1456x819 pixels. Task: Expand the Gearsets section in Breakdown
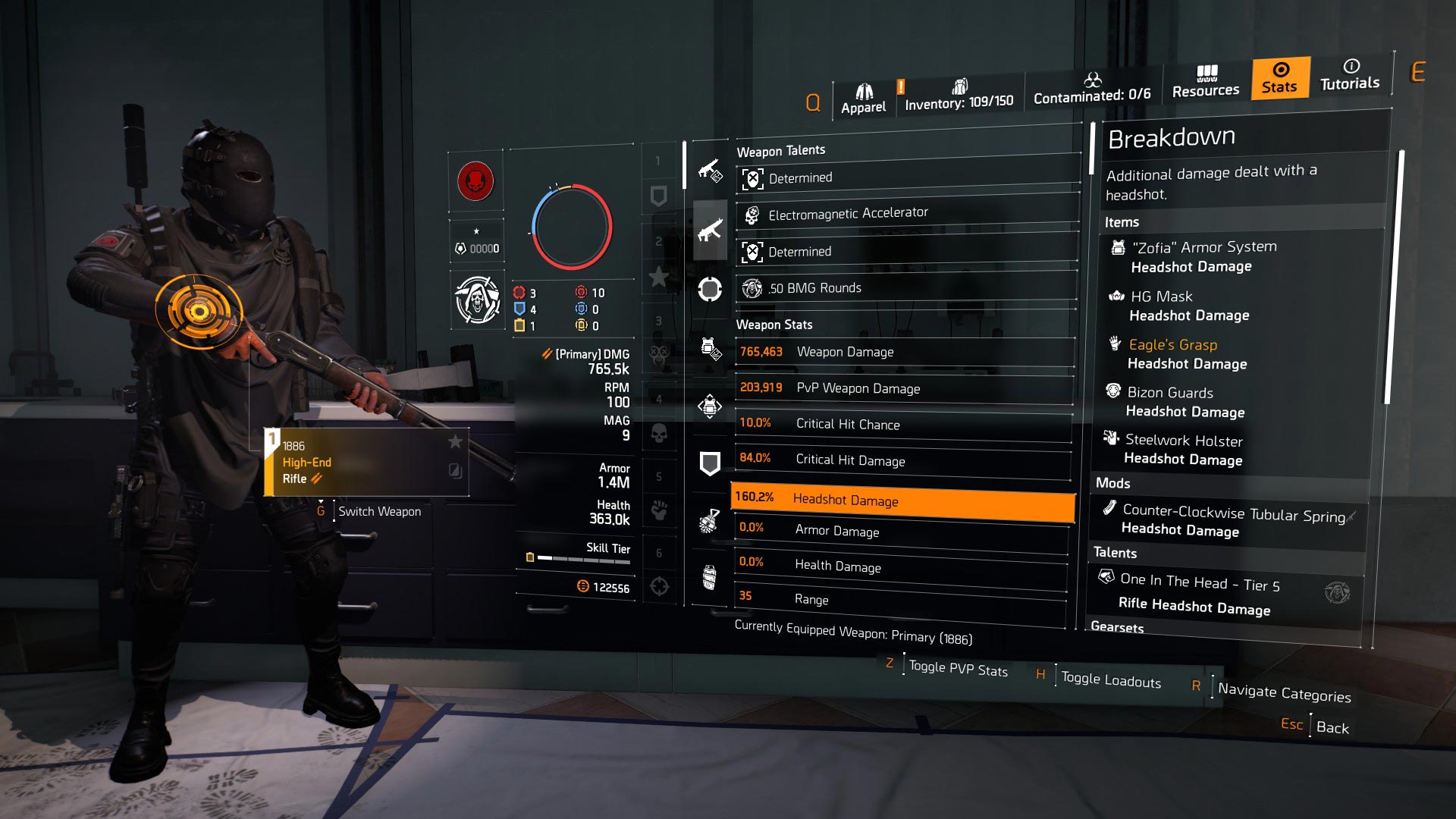[x=1118, y=628]
